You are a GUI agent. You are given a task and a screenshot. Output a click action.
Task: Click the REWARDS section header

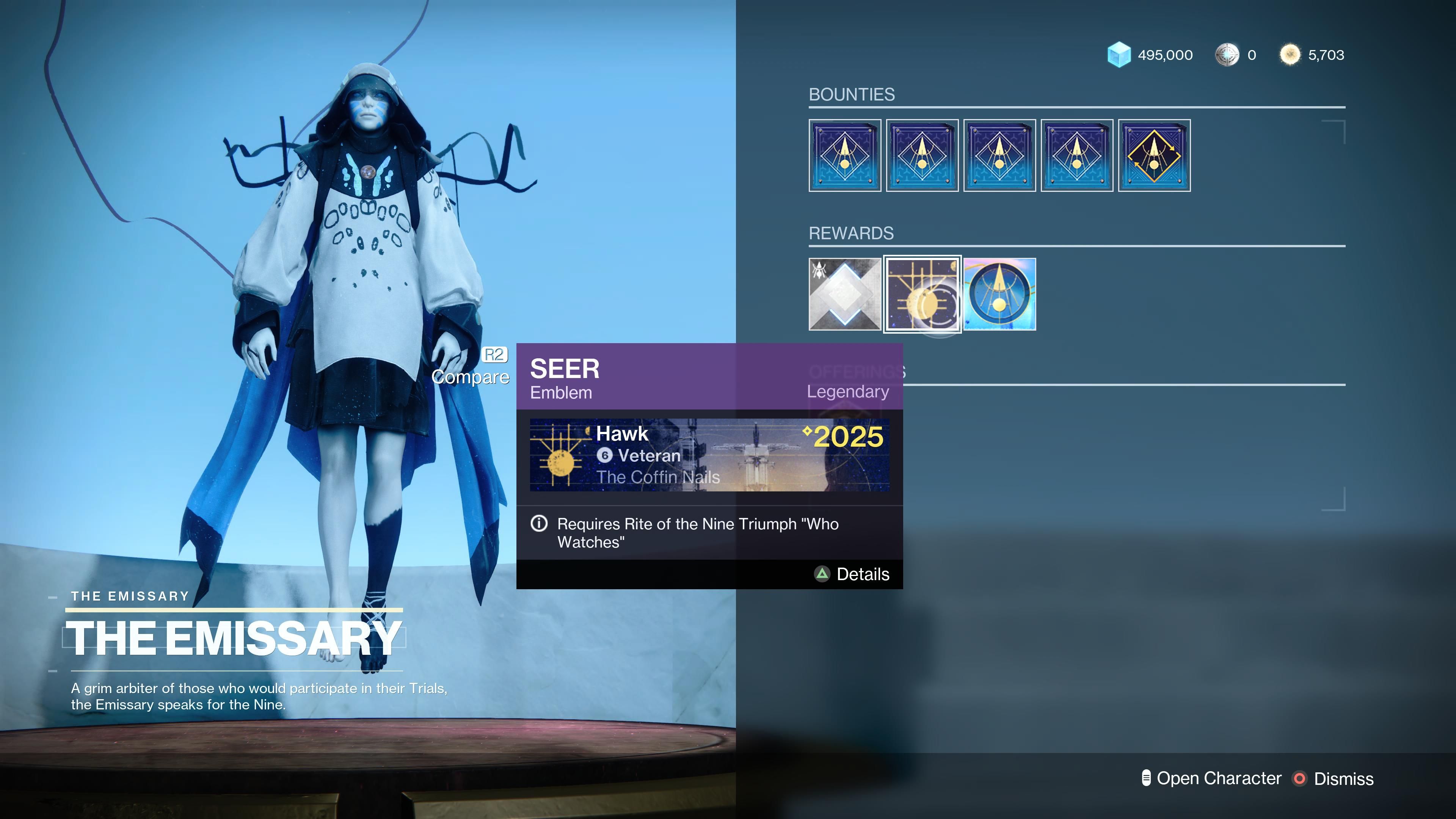tap(850, 232)
